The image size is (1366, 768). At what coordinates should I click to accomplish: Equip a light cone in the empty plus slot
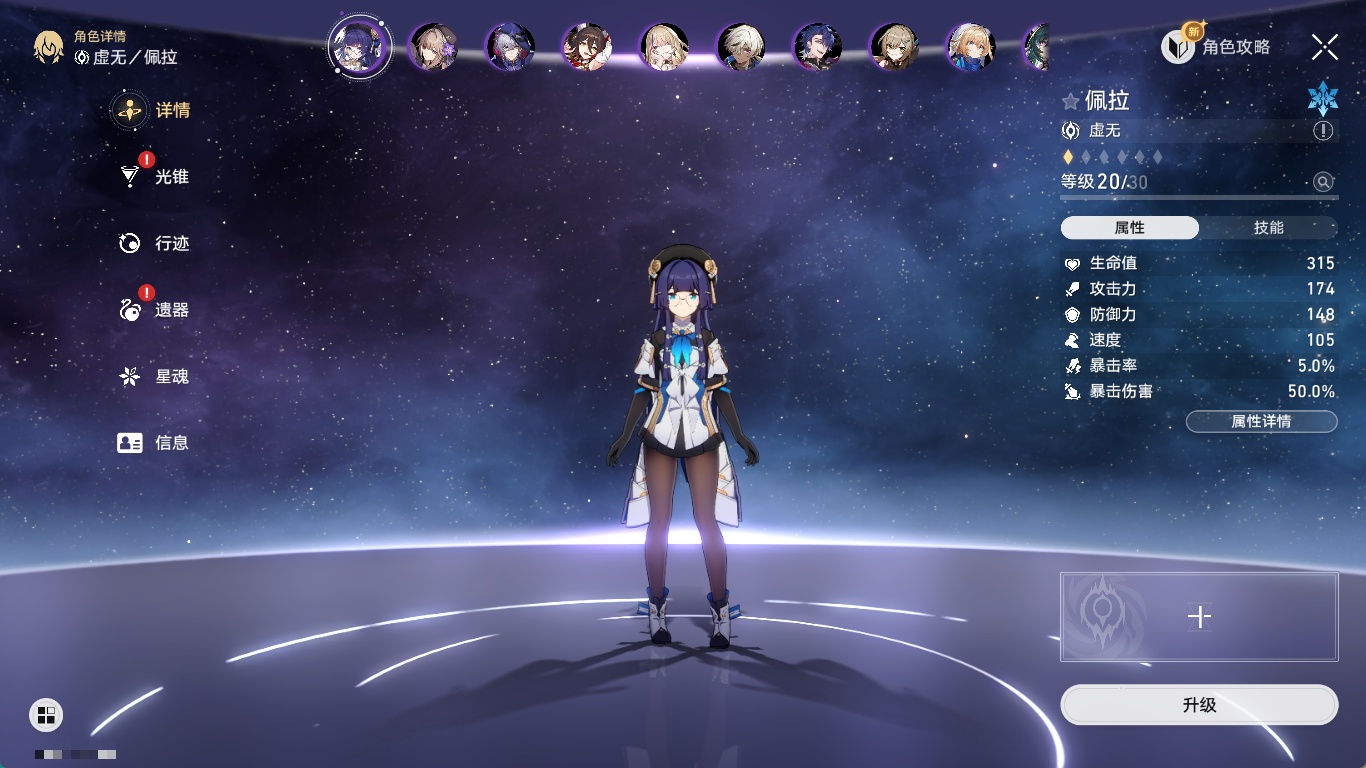(x=1199, y=617)
